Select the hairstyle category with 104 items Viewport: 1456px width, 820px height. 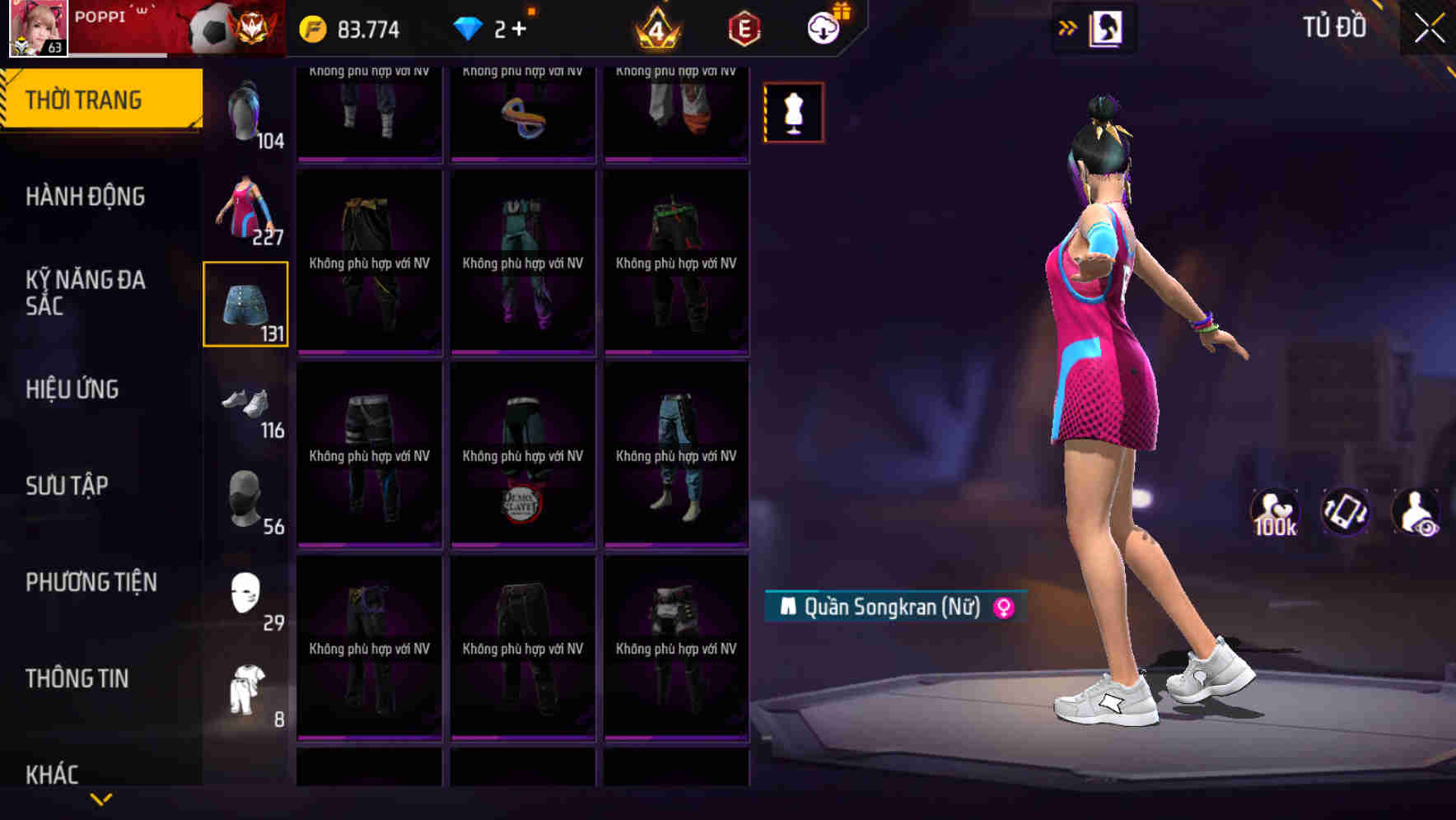[x=245, y=111]
